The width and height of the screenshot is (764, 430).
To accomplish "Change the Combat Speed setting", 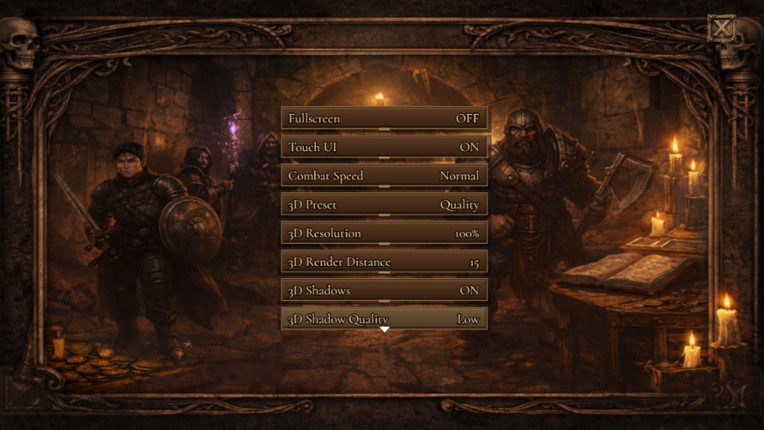I will [384, 176].
